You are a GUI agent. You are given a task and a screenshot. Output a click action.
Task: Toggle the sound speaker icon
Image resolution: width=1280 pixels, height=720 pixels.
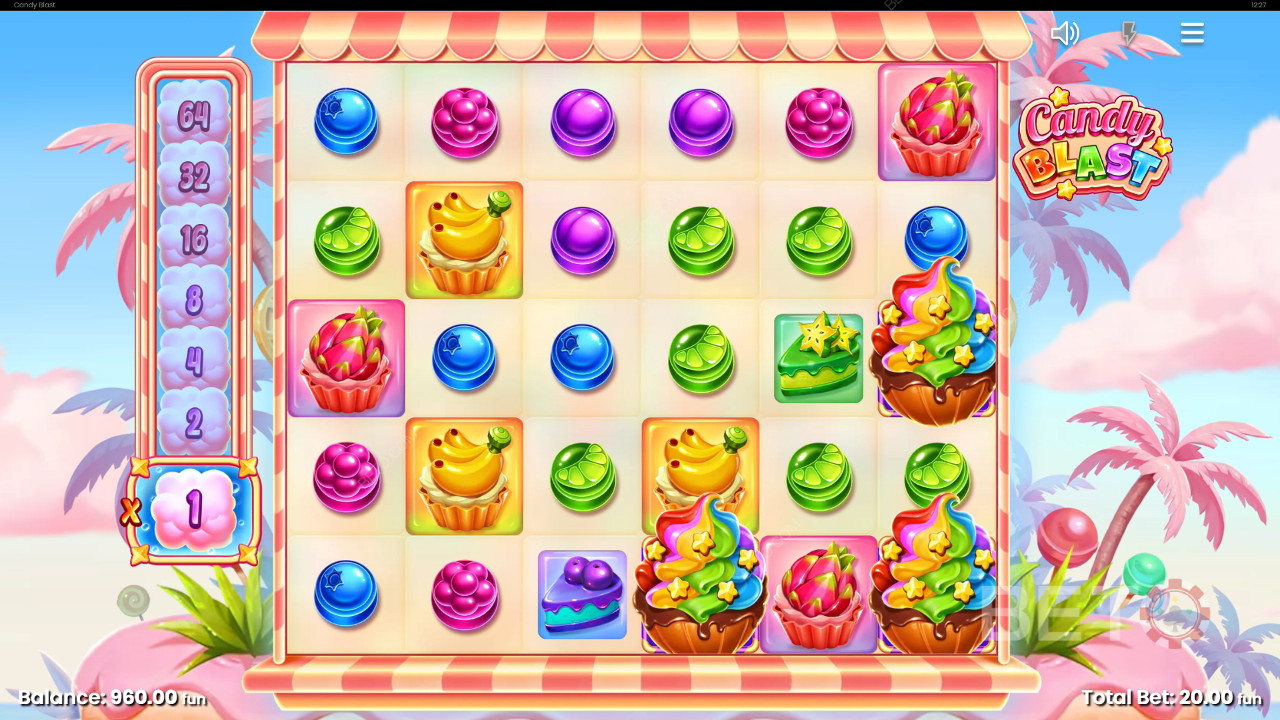pos(1064,34)
